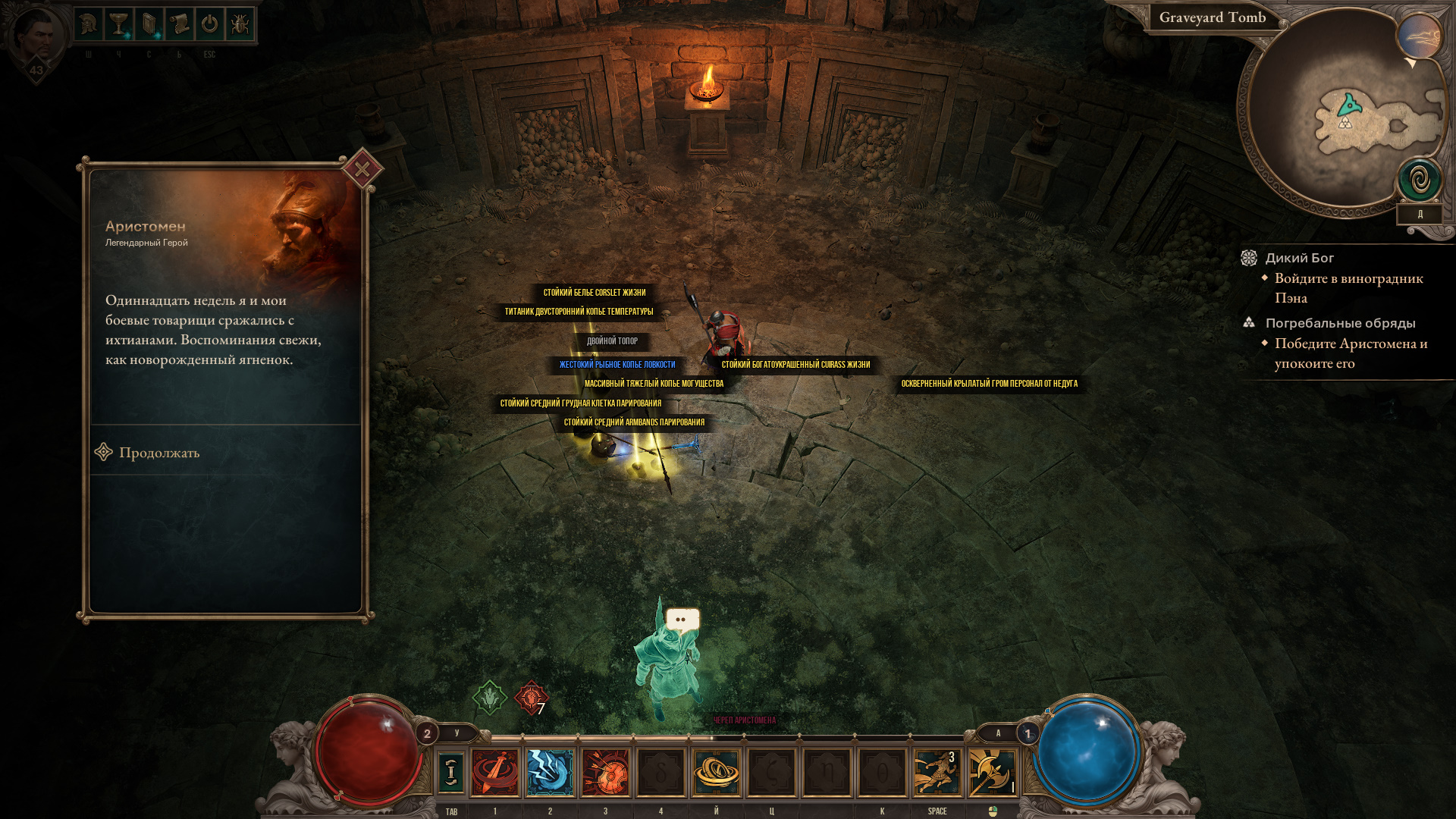
Task: Open the power button game menu
Action: 209,25
